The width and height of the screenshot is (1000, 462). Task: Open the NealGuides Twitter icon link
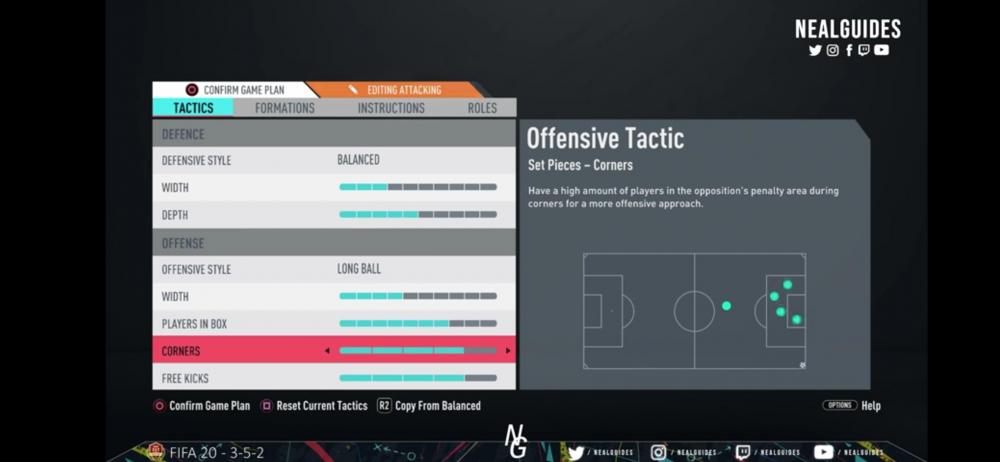point(815,50)
